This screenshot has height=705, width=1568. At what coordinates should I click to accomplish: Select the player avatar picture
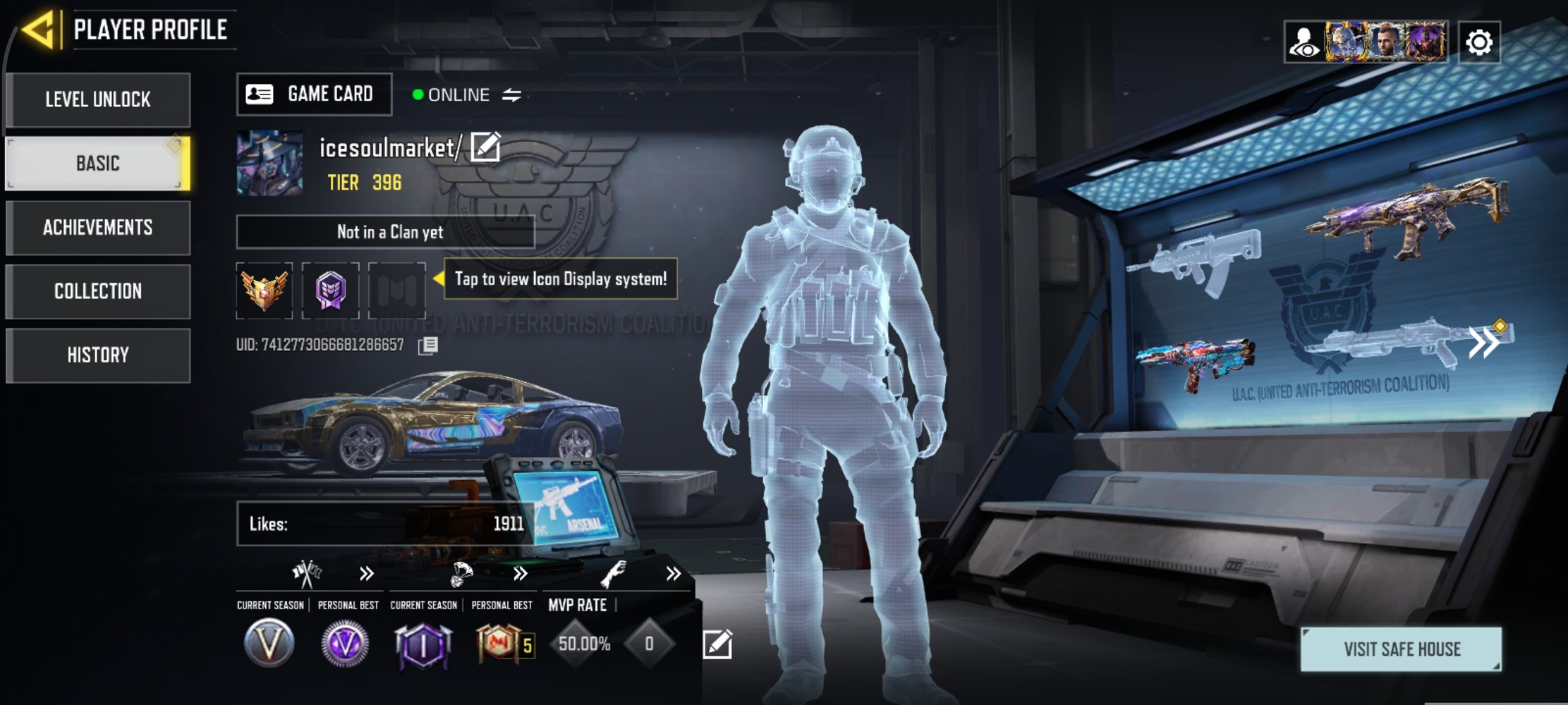point(269,163)
